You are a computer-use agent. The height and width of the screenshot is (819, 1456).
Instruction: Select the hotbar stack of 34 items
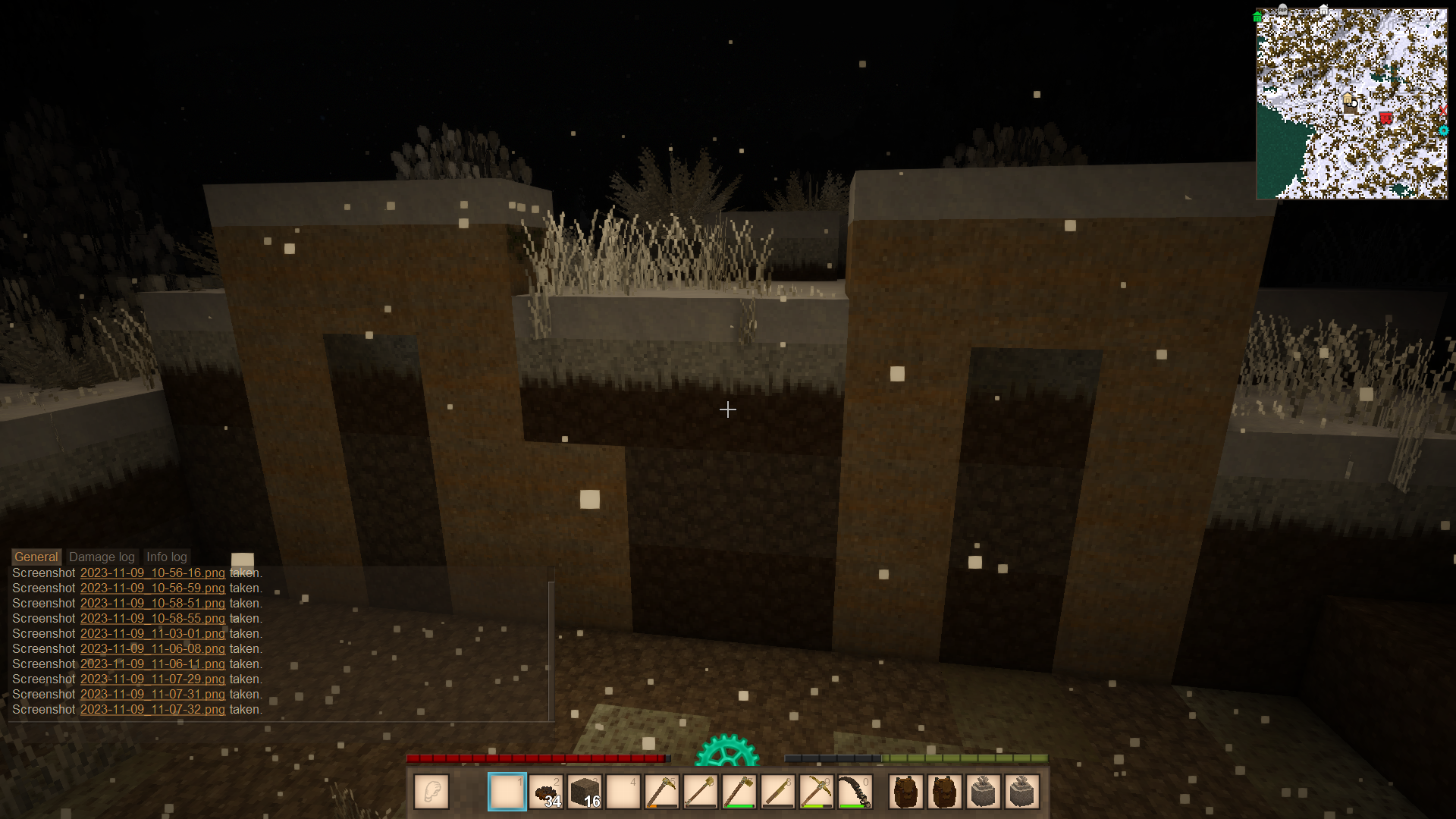[x=546, y=792]
